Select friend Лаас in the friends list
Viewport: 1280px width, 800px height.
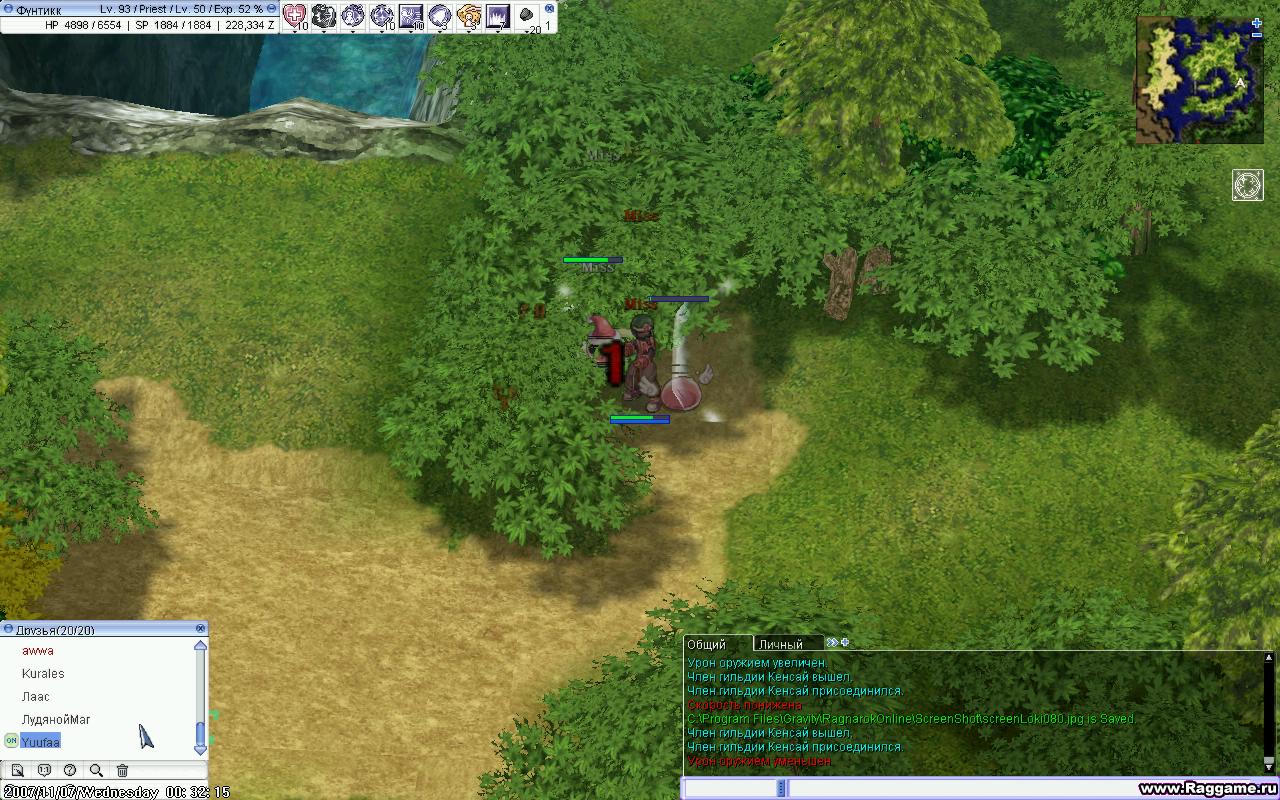point(36,697)
